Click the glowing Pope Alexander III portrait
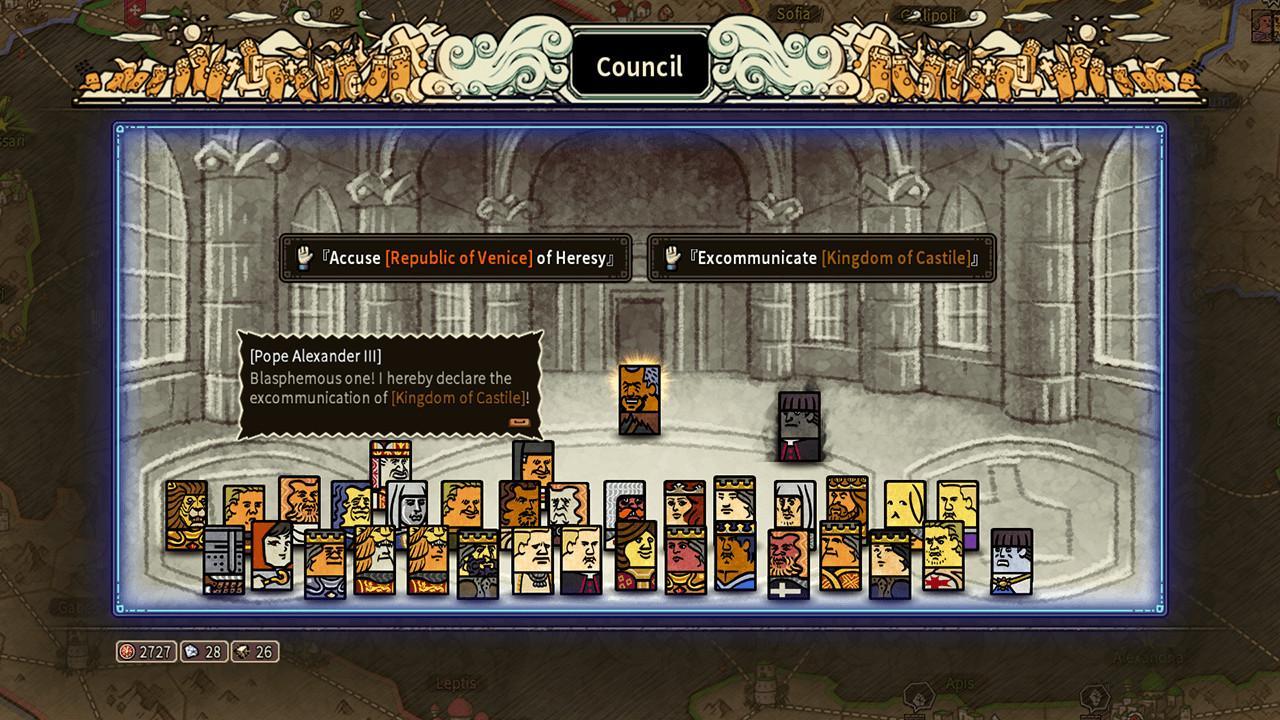The height and width of the screenshot is (720, 1280). tap(641, 400)
